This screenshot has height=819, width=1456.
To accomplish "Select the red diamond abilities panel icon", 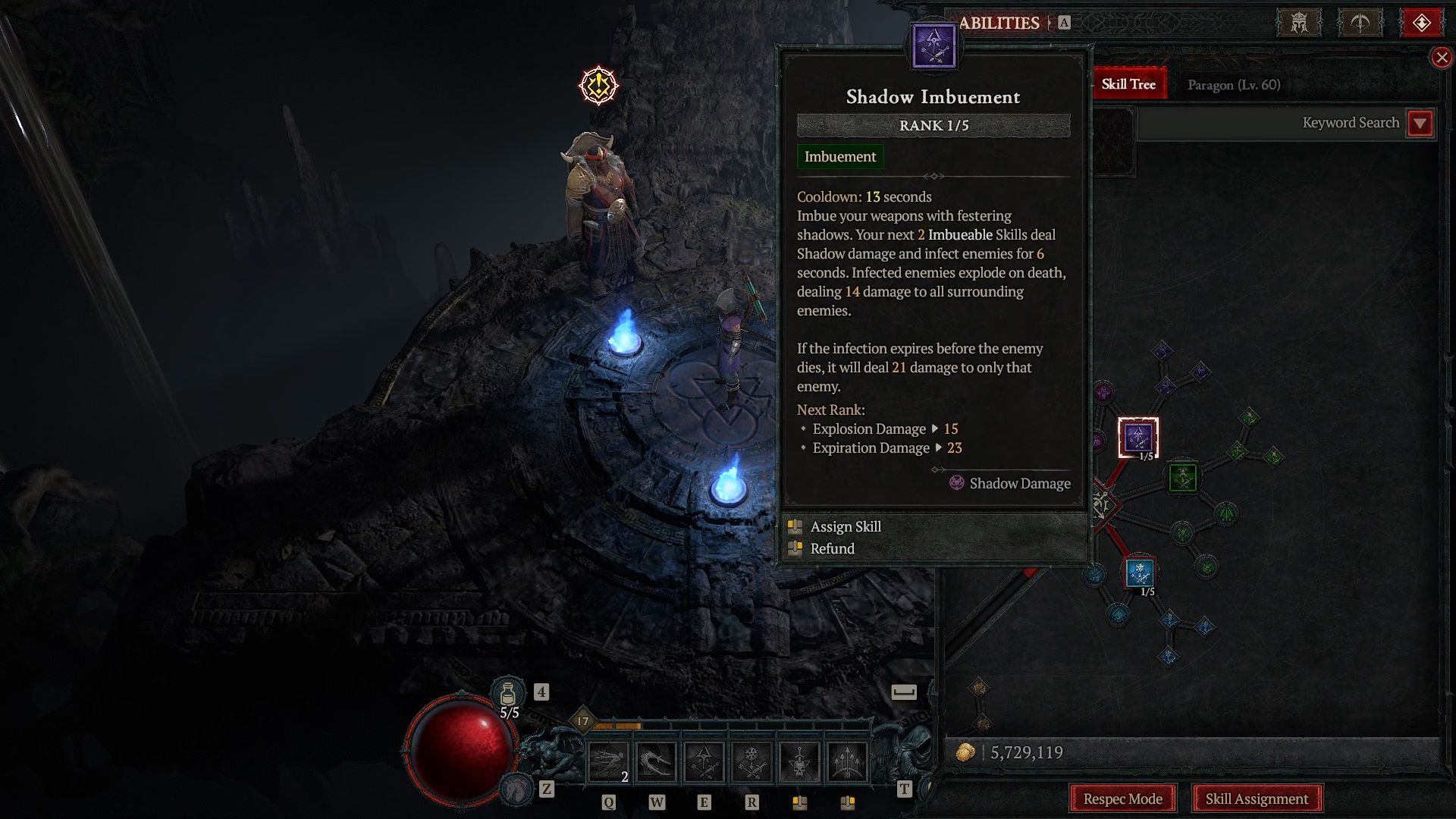I will point(1421,23).
